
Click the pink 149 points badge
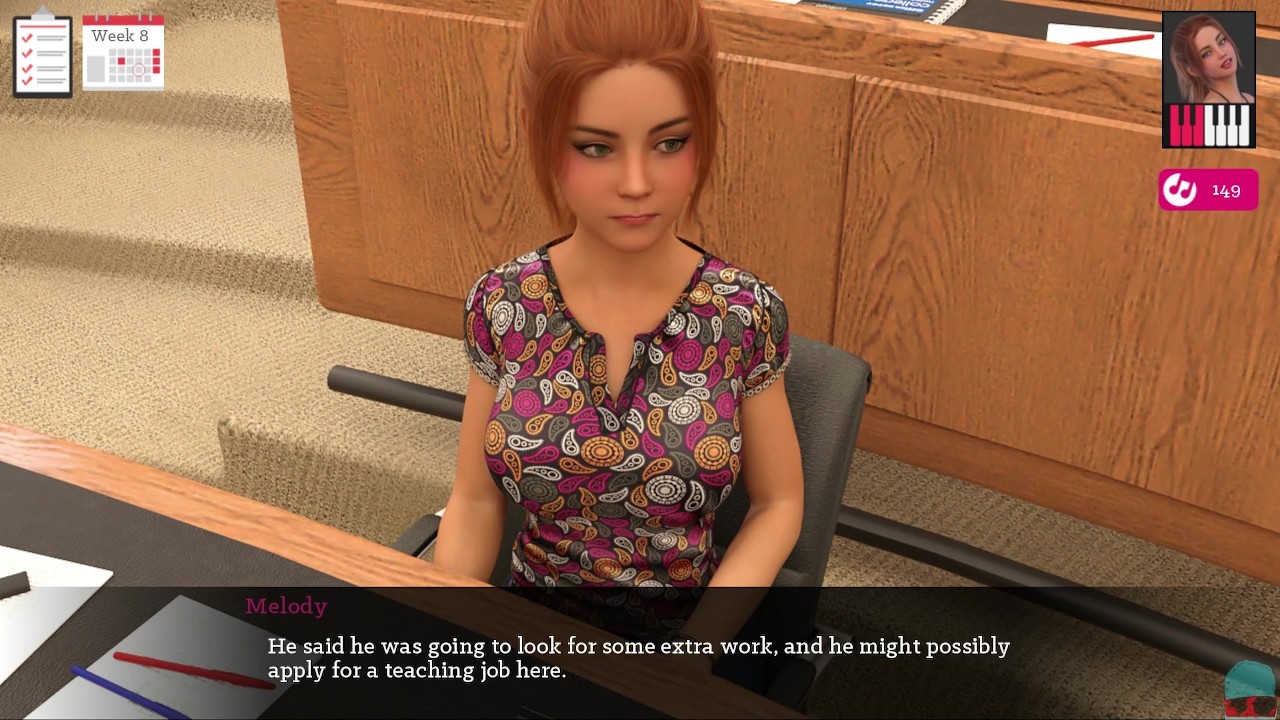(1208, 190)
